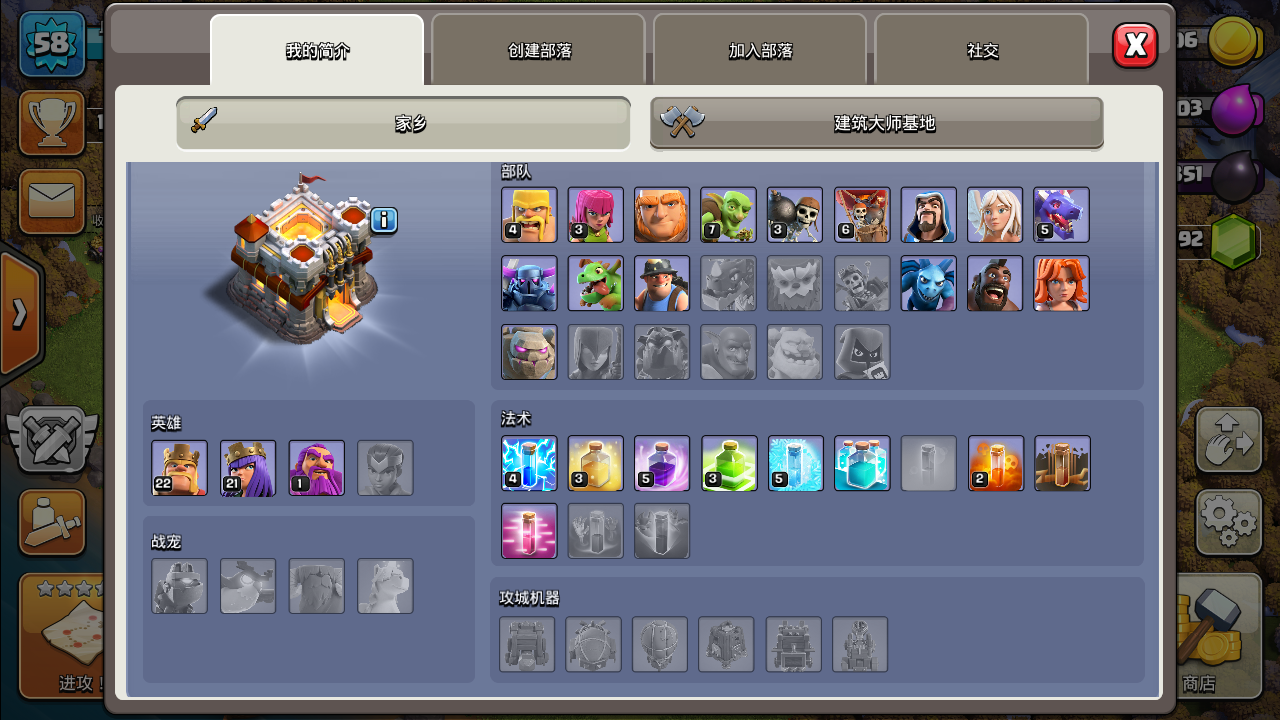Open the Hog Rider troop icon

(x=995, y=283)
